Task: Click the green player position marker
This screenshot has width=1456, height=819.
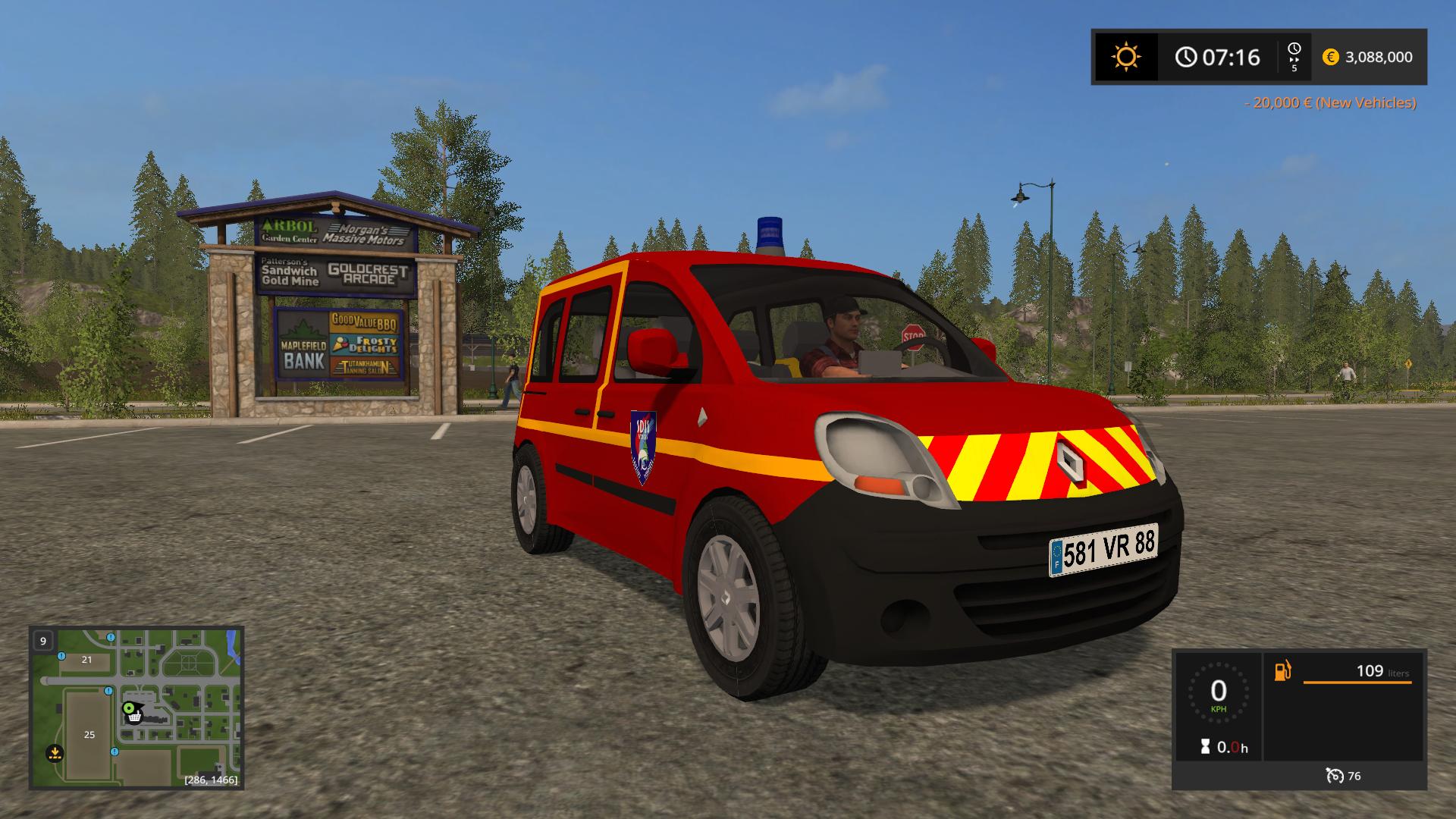Action: click(x=130, y=707)
